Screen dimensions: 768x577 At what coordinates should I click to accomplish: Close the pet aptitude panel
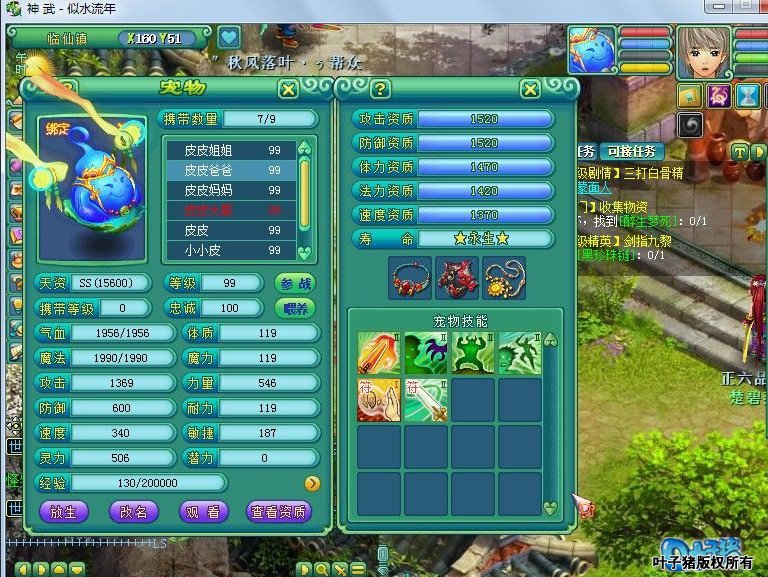530,89
